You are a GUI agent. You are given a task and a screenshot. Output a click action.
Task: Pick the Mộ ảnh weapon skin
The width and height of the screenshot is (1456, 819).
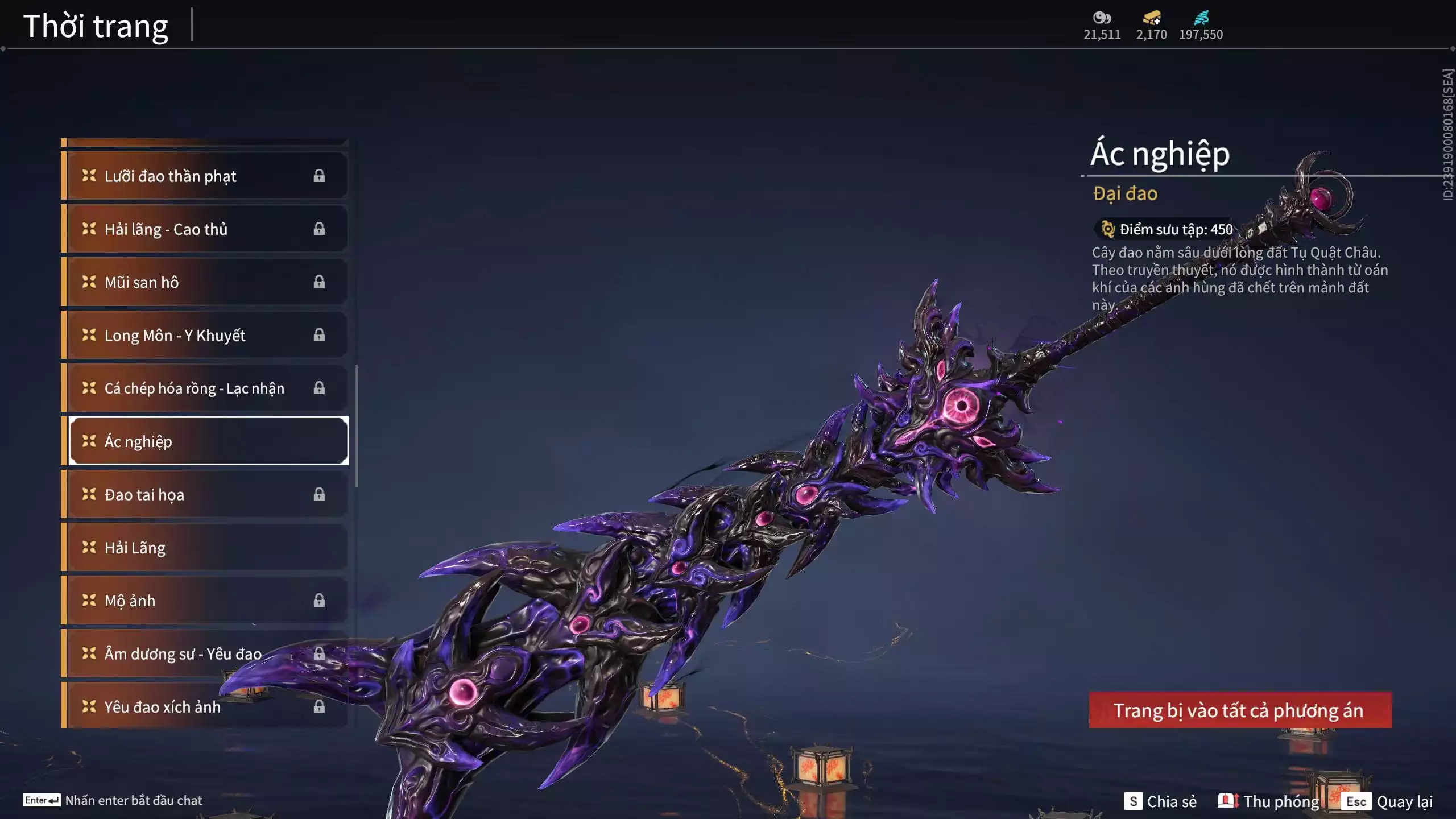[205, 601]
